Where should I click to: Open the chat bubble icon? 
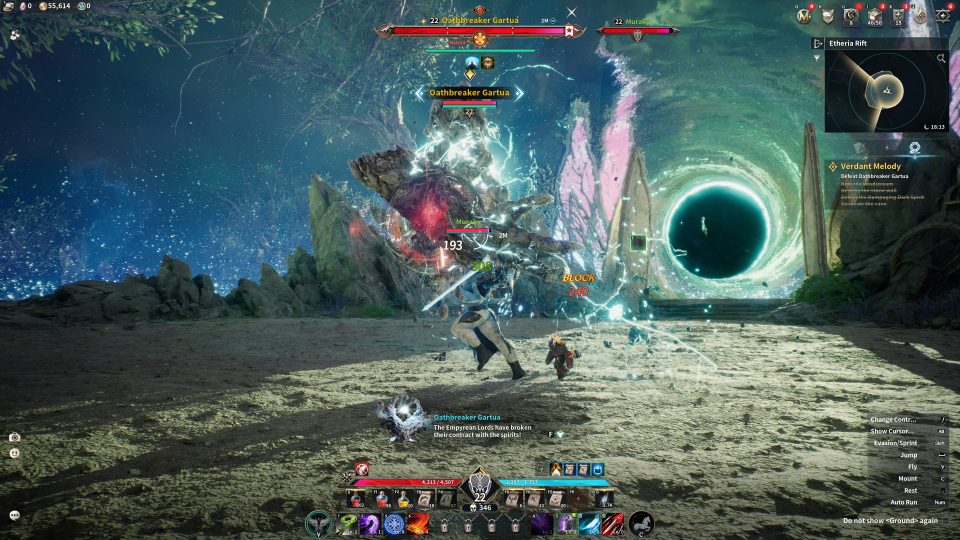coord(15,515)
